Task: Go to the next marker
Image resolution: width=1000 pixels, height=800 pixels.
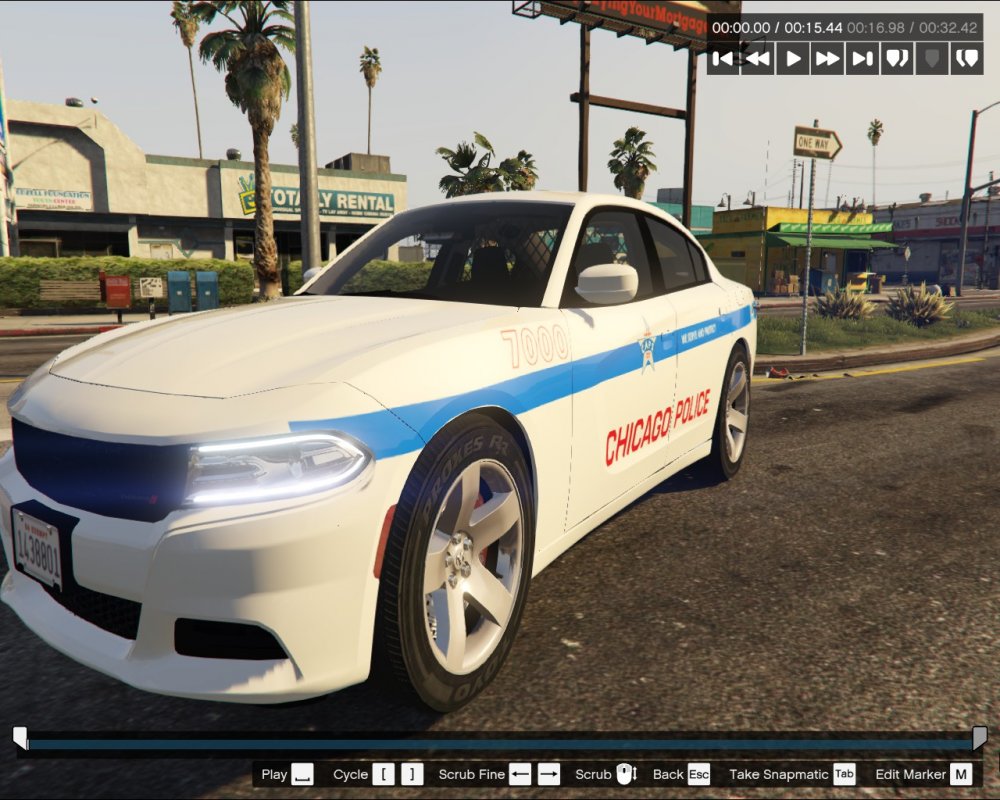Action: pos(966,58)
